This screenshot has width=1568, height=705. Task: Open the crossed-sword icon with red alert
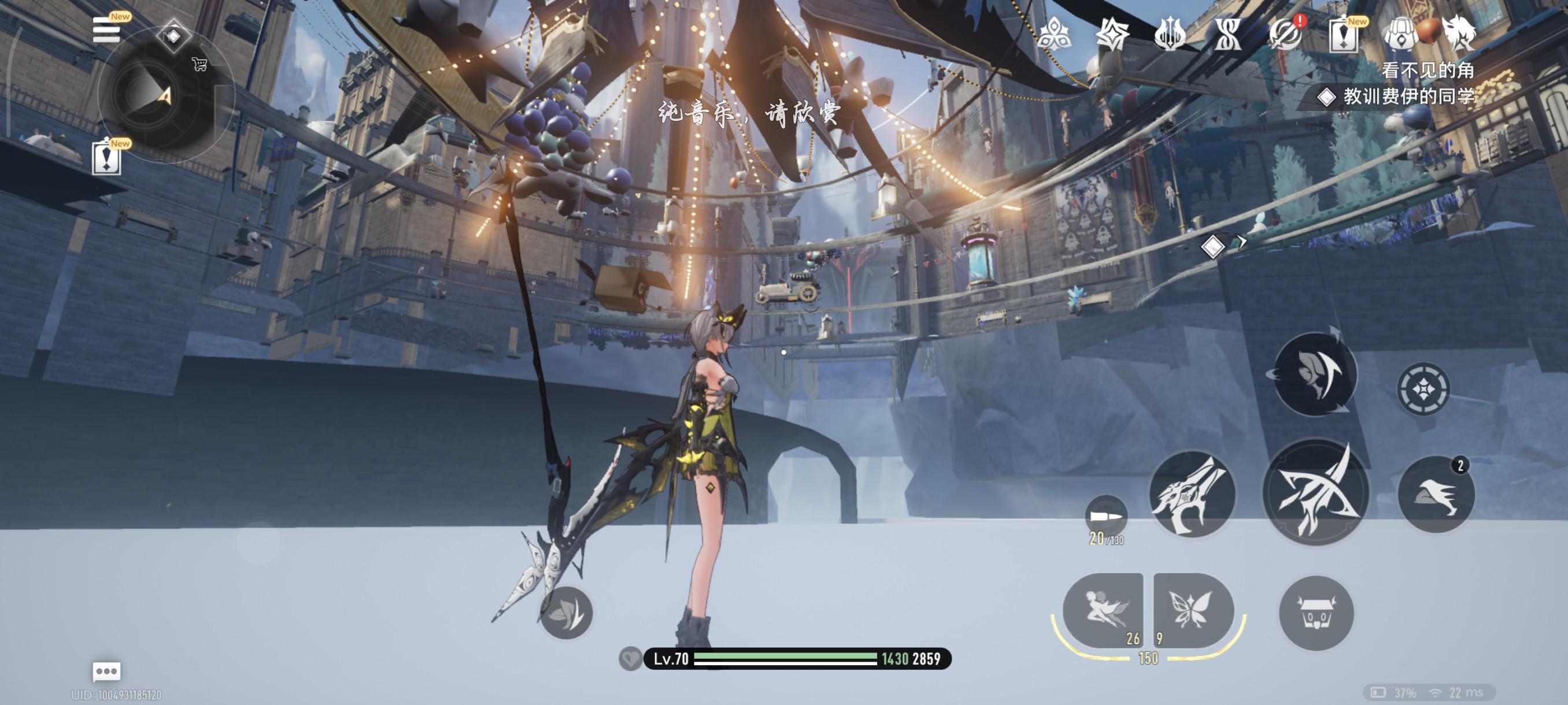coord(1286,34)
